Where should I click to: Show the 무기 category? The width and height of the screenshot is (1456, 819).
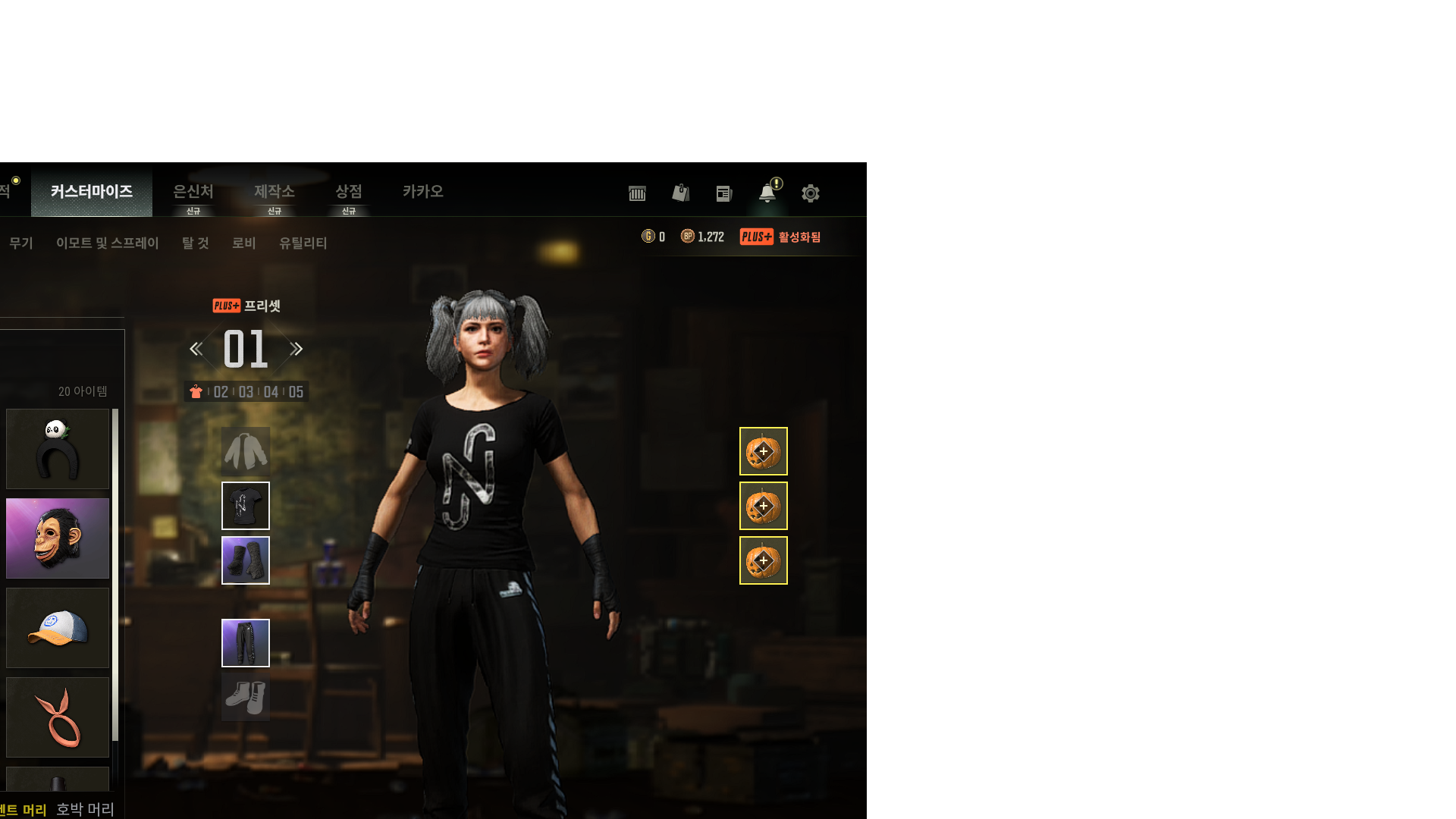tap(21, 243)
